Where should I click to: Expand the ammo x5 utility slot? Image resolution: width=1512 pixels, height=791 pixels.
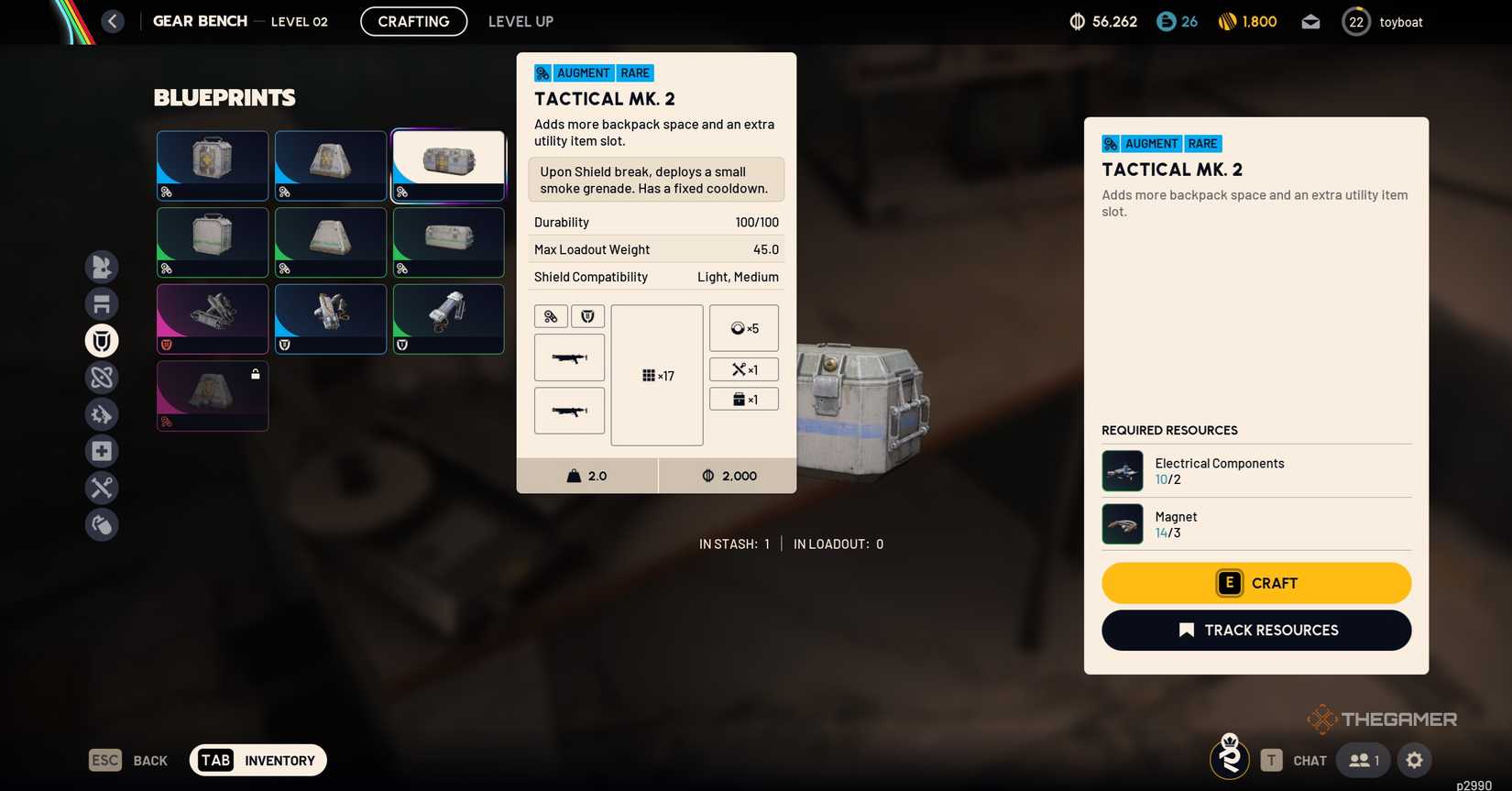743,327
